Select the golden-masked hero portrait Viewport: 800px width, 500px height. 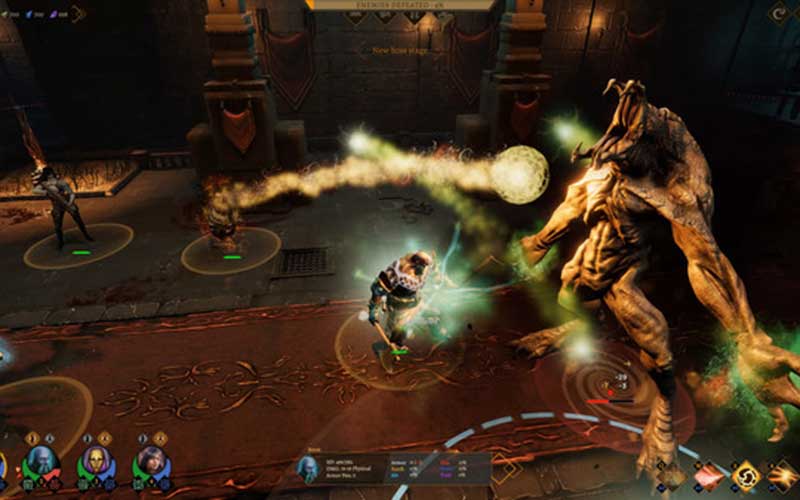tap(96, 462)
